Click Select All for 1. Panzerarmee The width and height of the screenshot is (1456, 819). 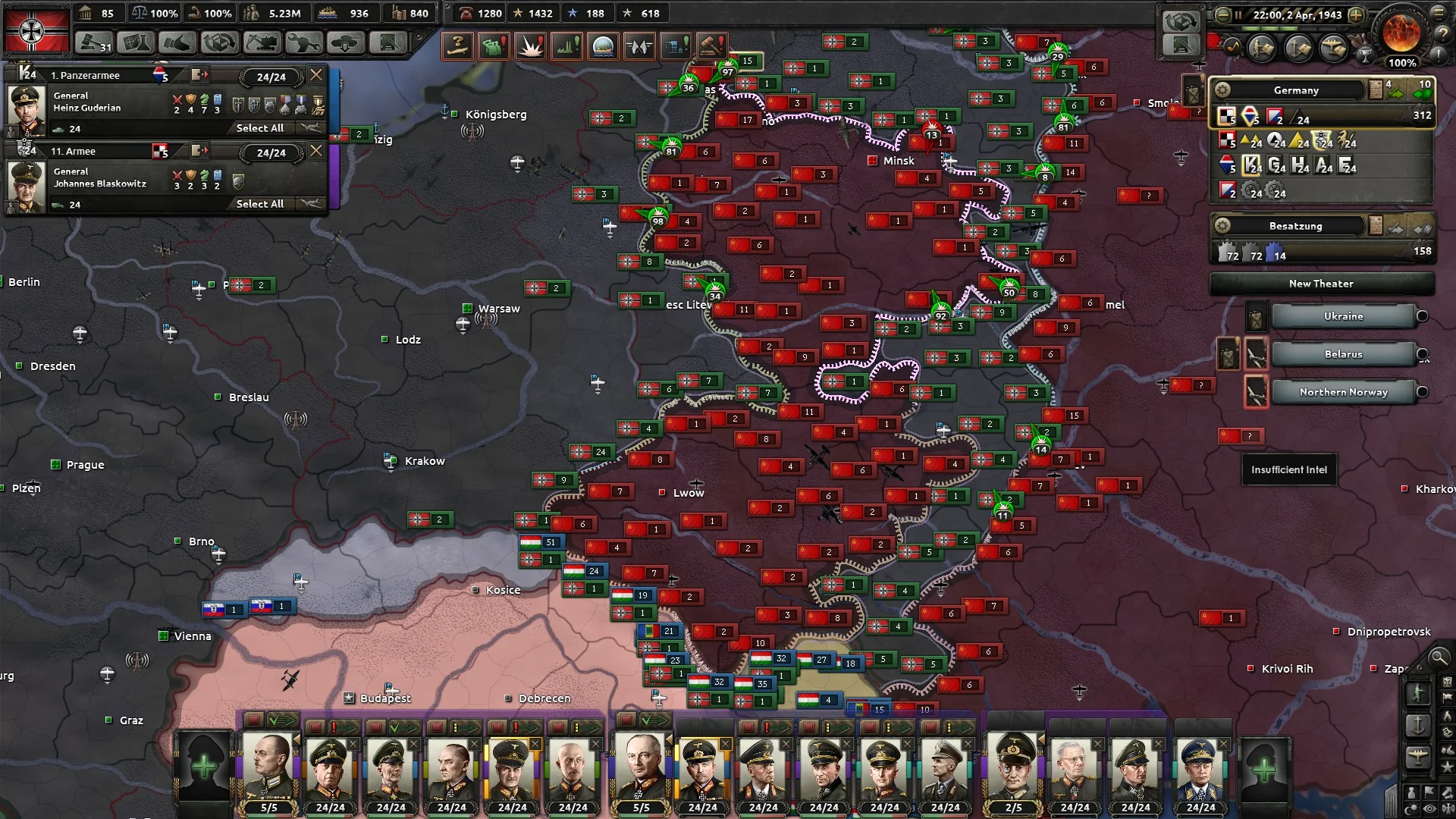tap(259, 128)
